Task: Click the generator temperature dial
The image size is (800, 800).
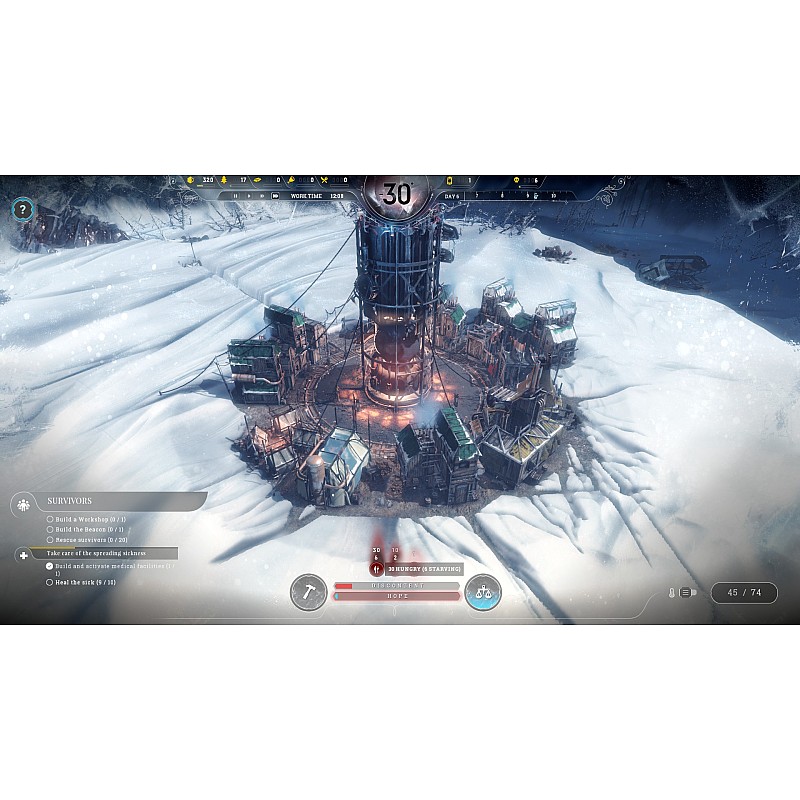Action: [x=397, y=194]
